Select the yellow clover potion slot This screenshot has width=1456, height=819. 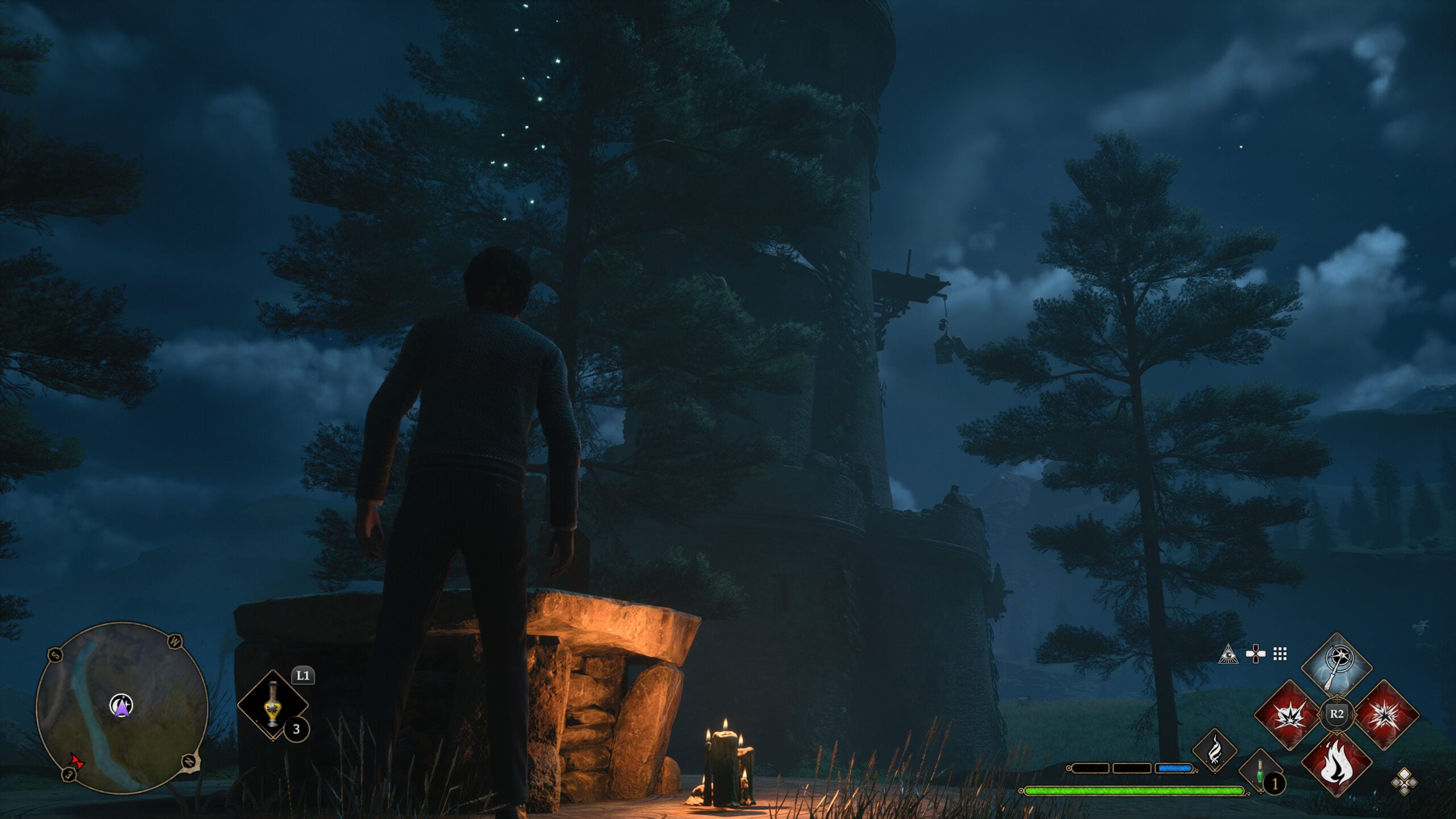point(273,705)
